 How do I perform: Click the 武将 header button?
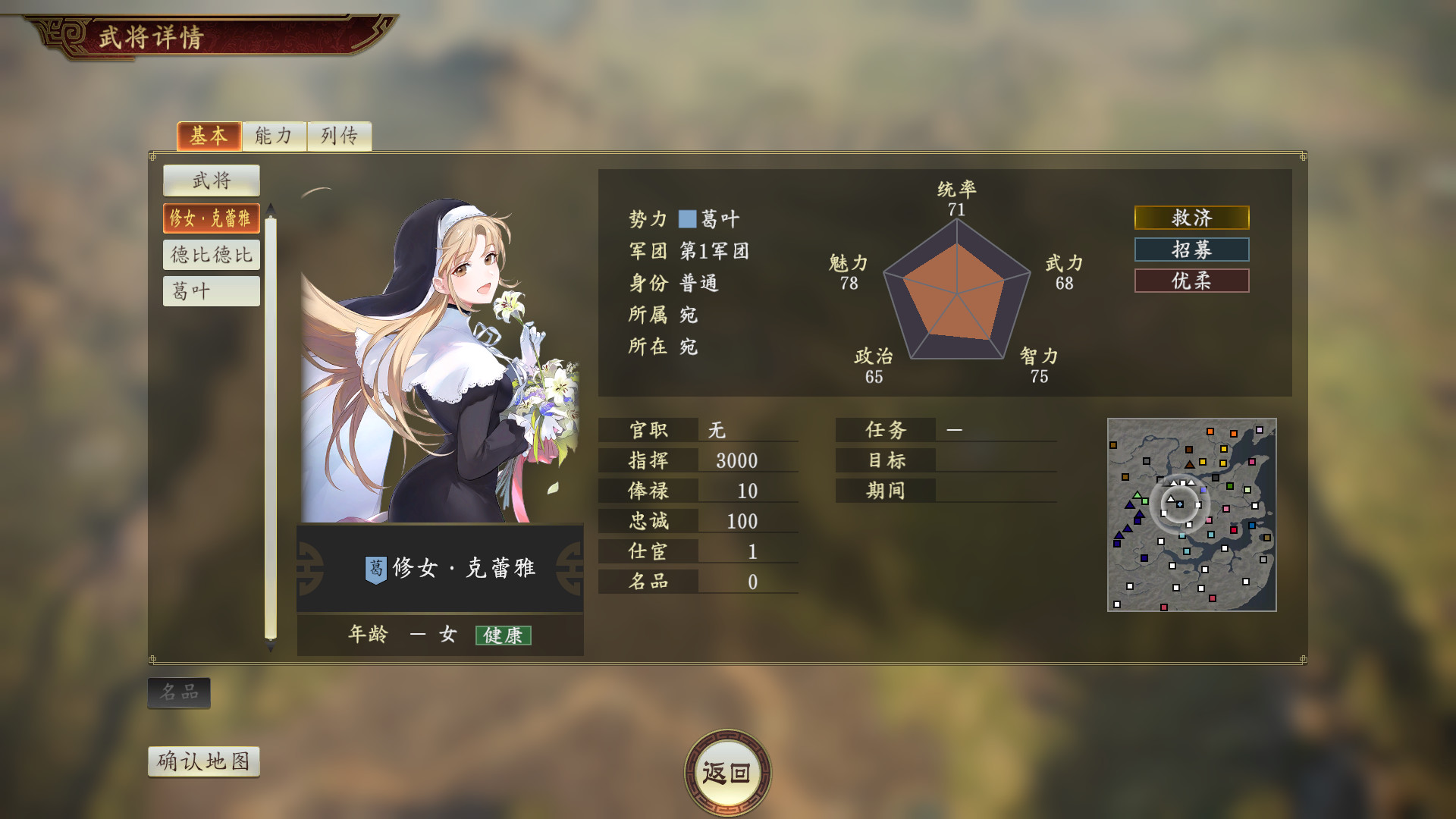(211, 180)
